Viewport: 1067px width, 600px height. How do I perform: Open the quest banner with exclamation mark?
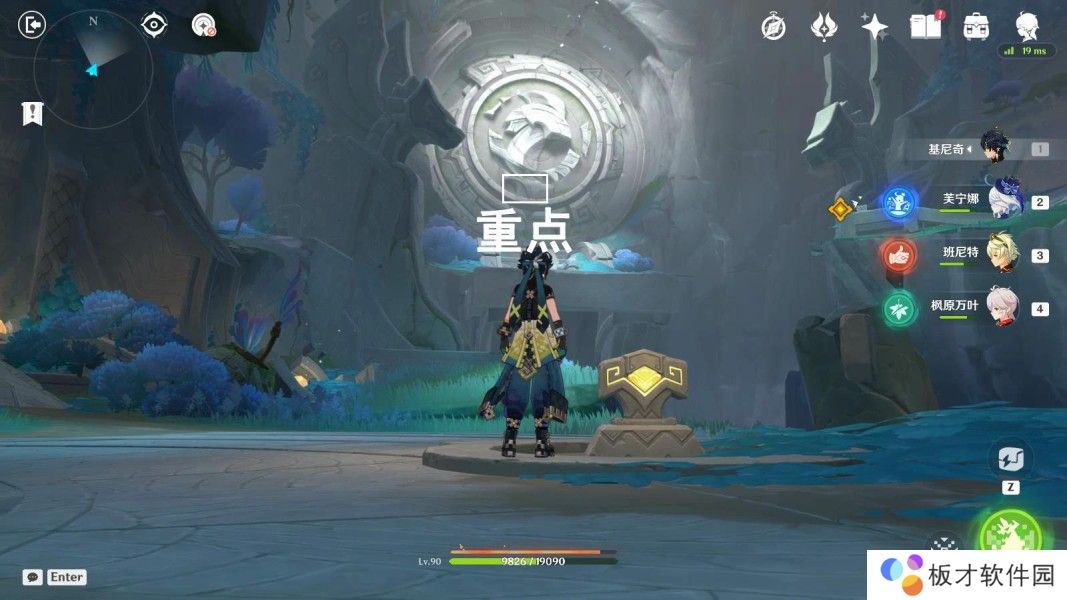[x=32, y=113]
